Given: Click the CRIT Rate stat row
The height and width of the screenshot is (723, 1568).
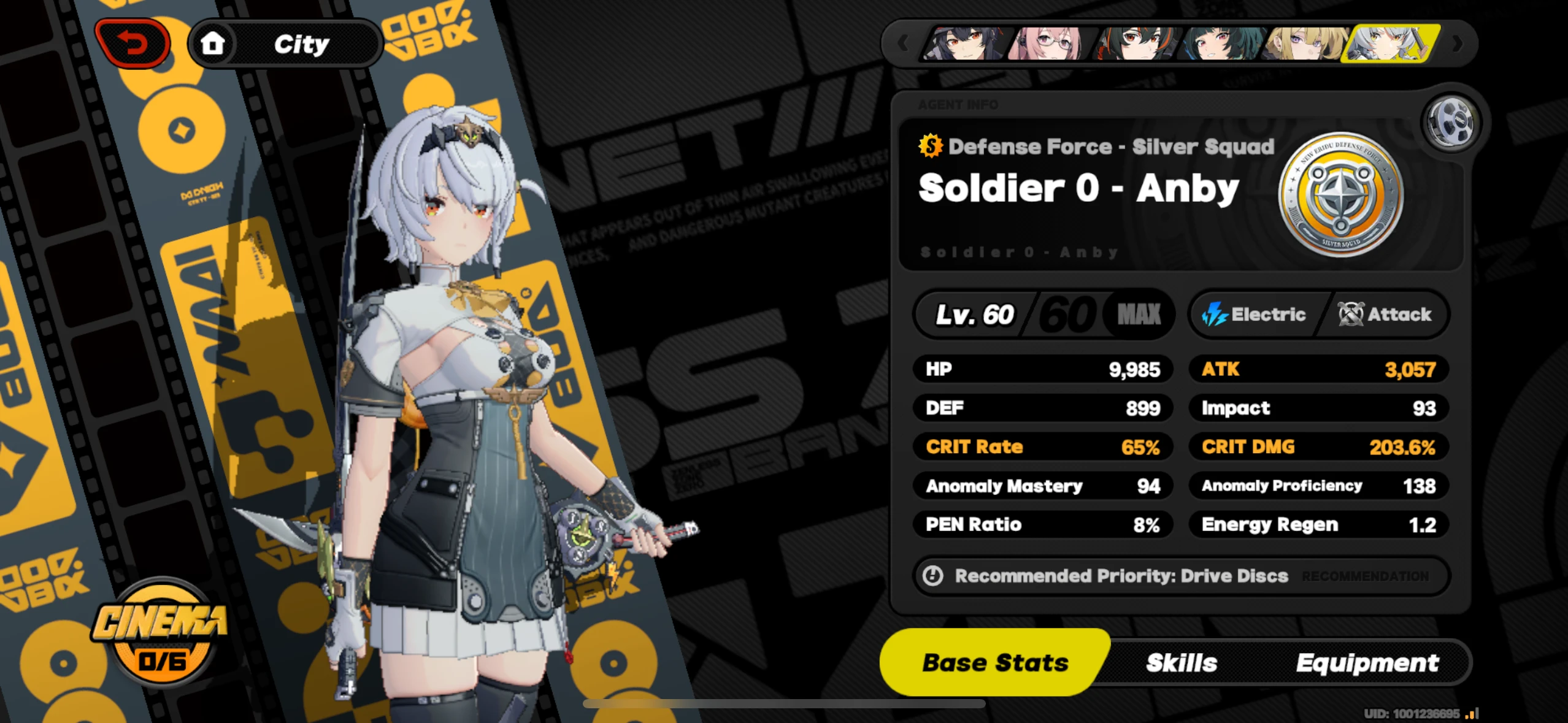Looking at the screenshot, I should coord(1043,446).
